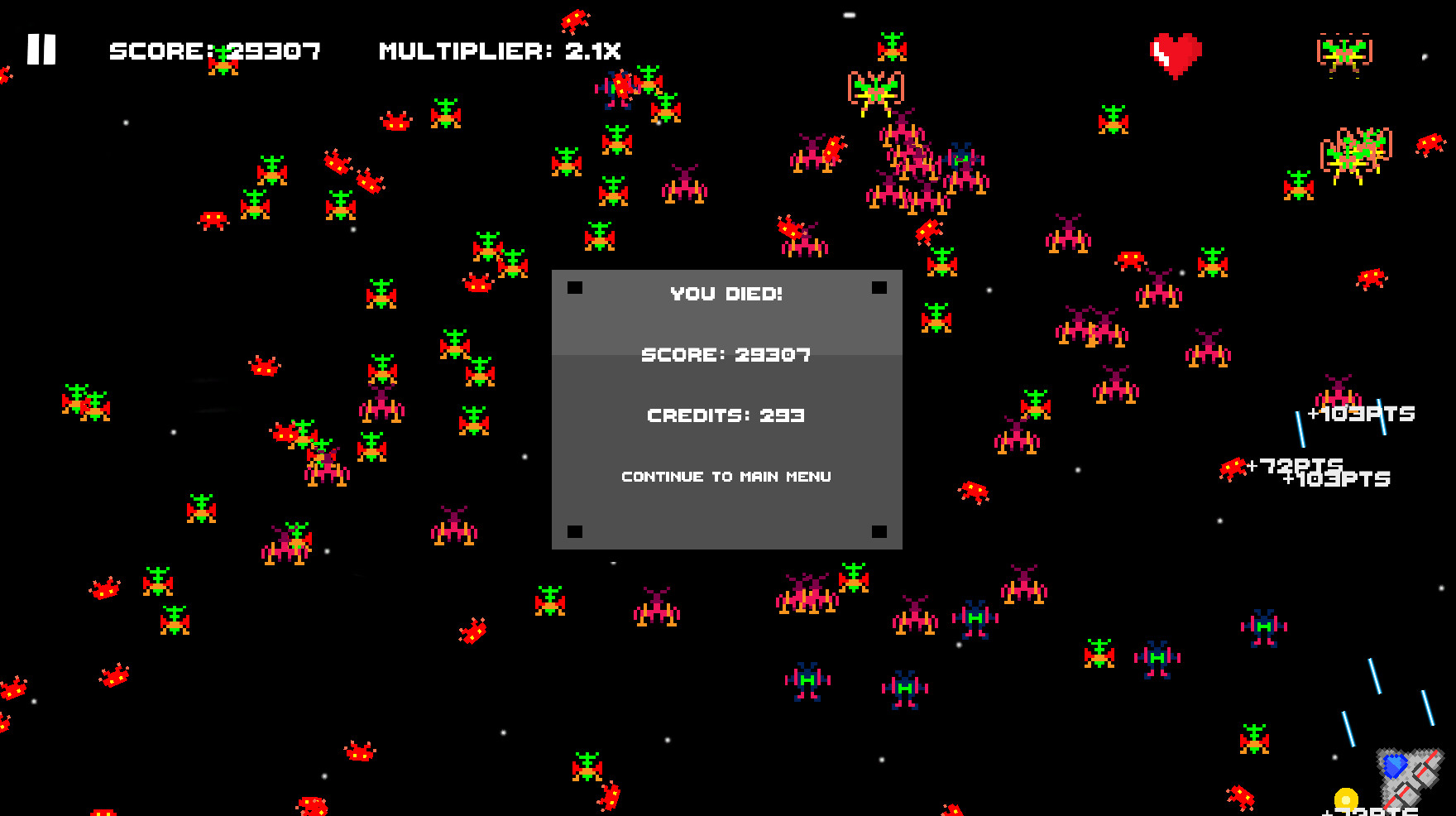Viewport: 1456px width, 816px height.
Task: Click the CREDITS: 293 text
Action: point(726,415)
